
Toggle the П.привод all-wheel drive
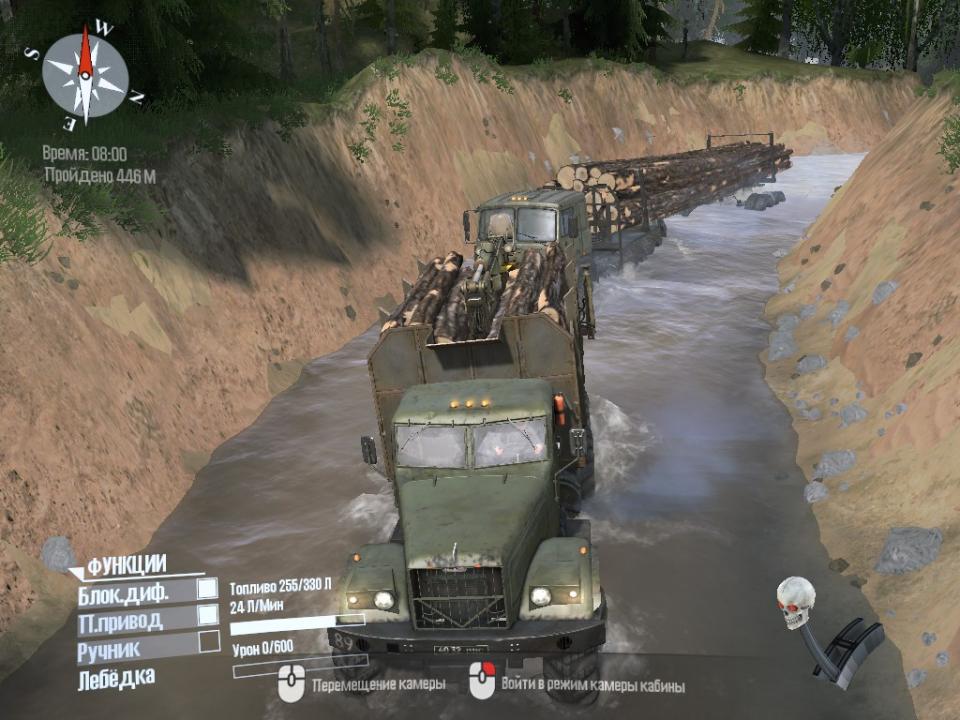(x=207, y=615)
